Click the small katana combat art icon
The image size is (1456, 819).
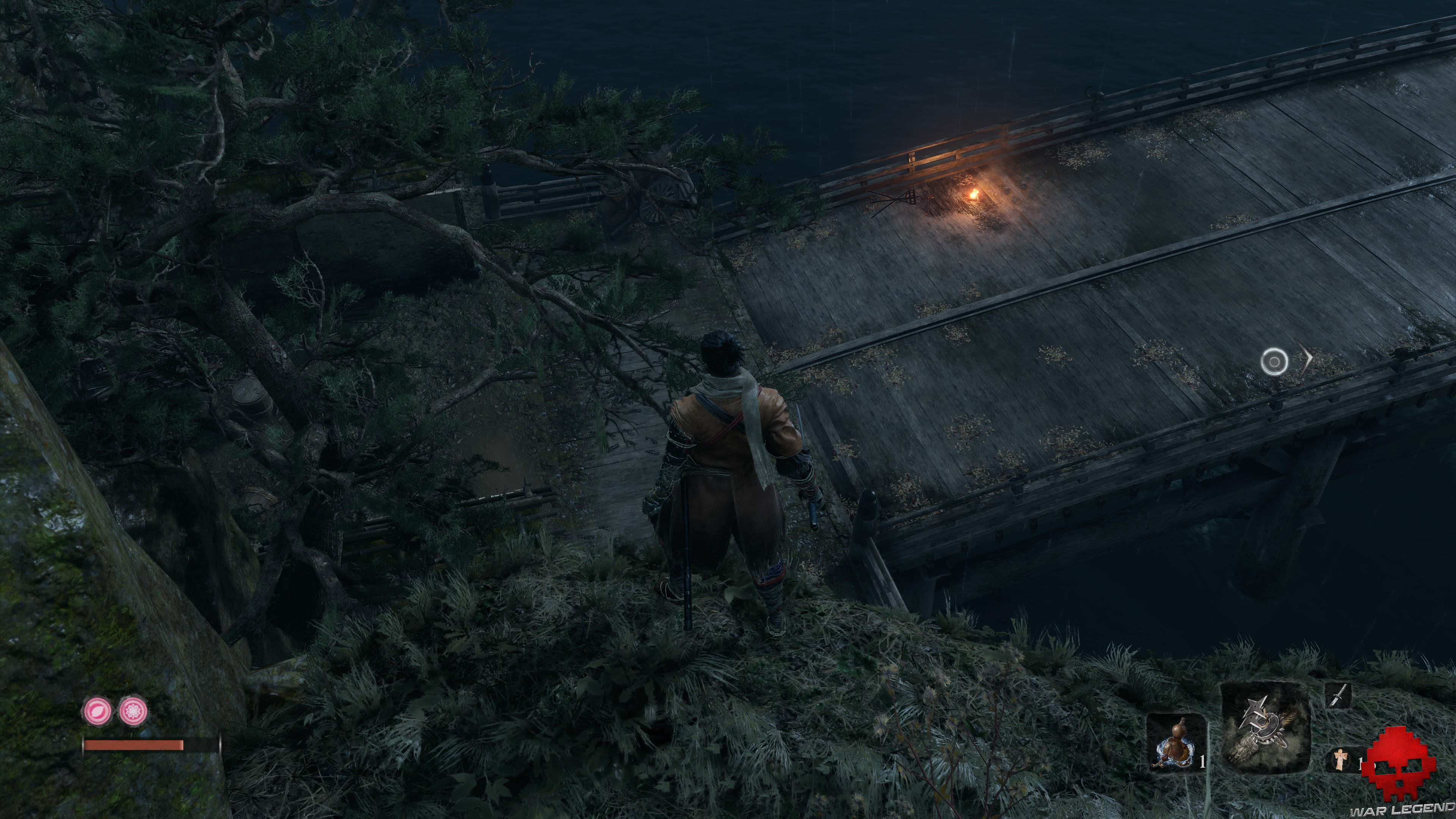coord(1338,696)
